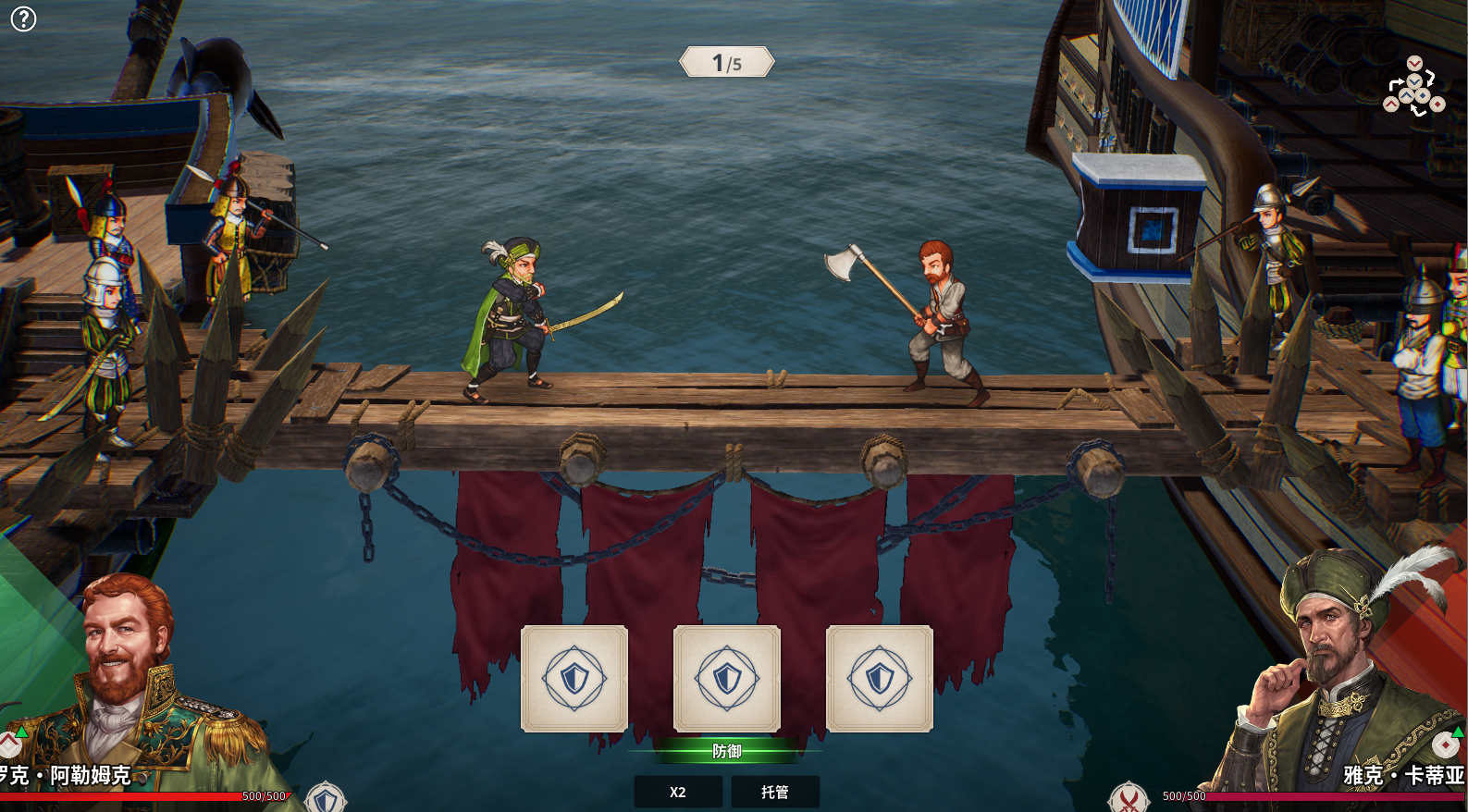Open the help question mark icon
1468x812 pixels.
pos(23,18)
